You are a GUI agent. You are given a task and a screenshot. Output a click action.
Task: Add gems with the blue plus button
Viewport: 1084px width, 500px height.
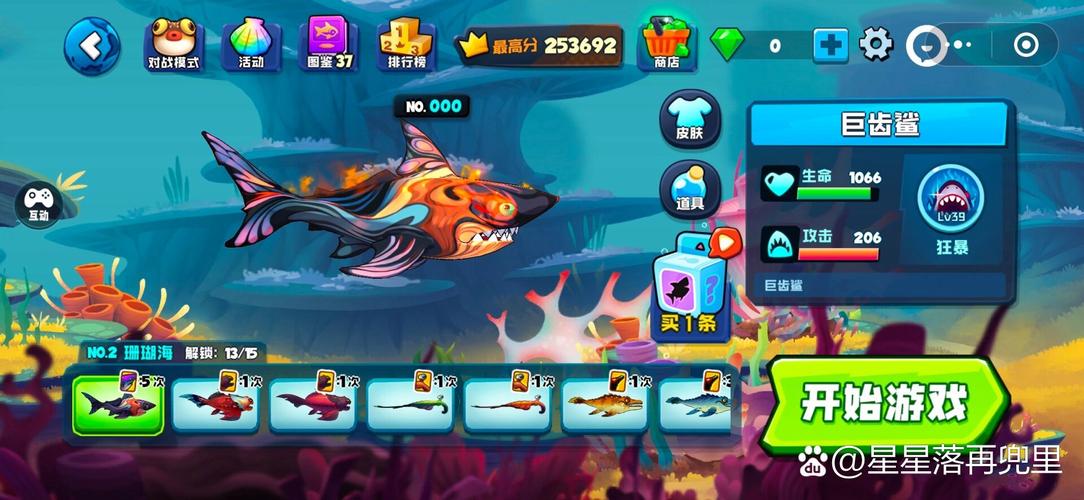830,45
